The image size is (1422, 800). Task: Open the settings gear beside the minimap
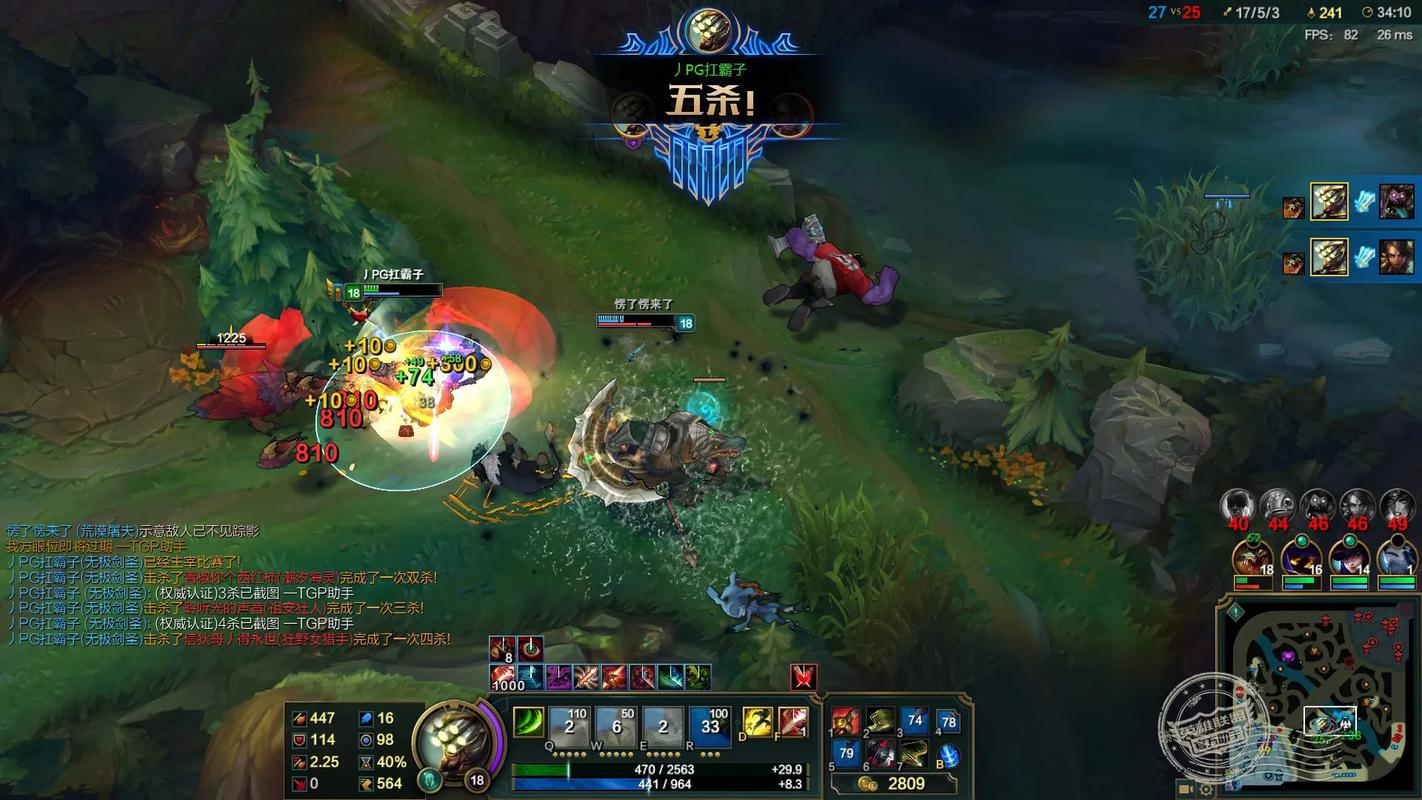click(1207, 788)
